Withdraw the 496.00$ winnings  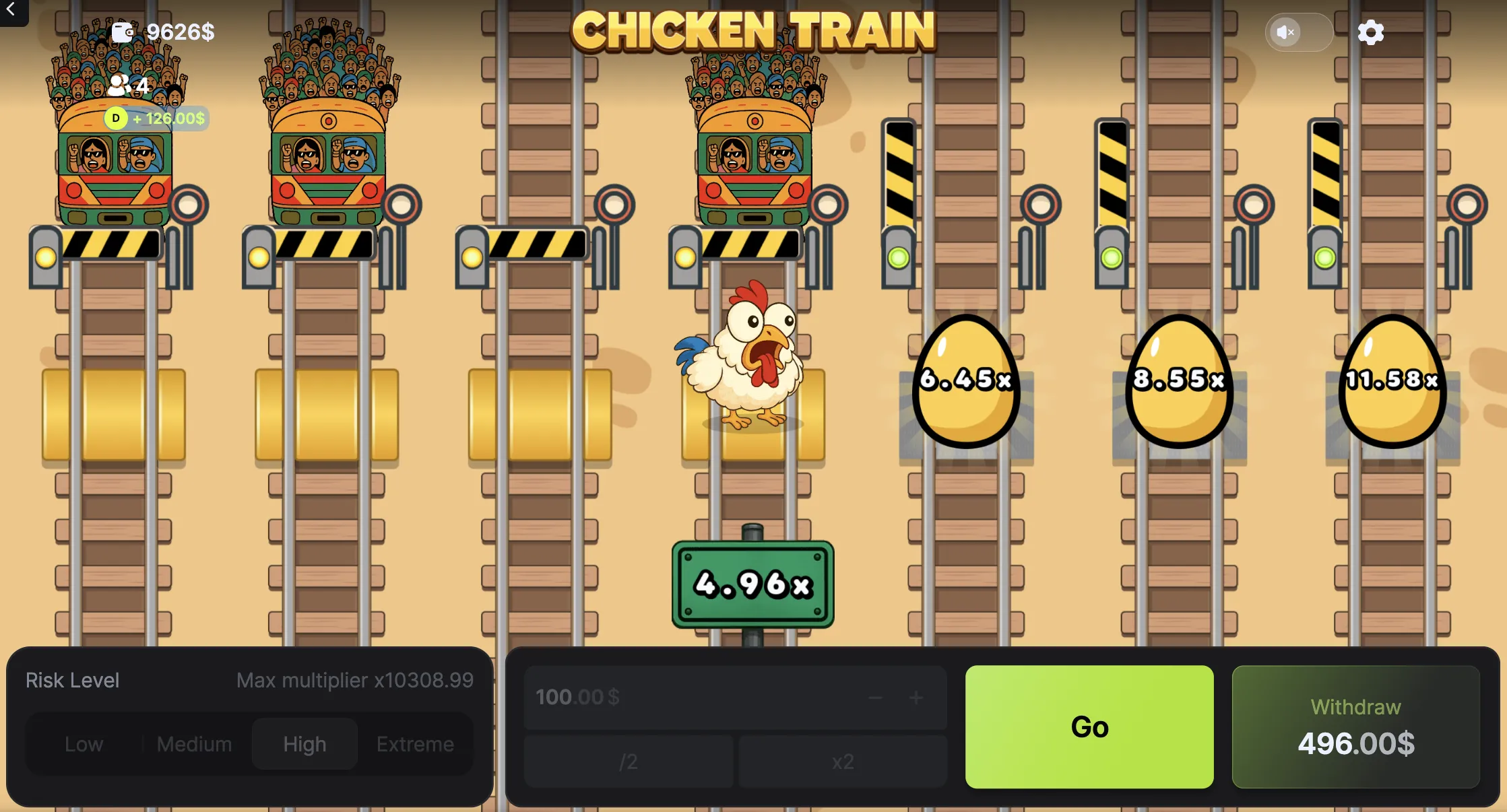(1355, 727)
